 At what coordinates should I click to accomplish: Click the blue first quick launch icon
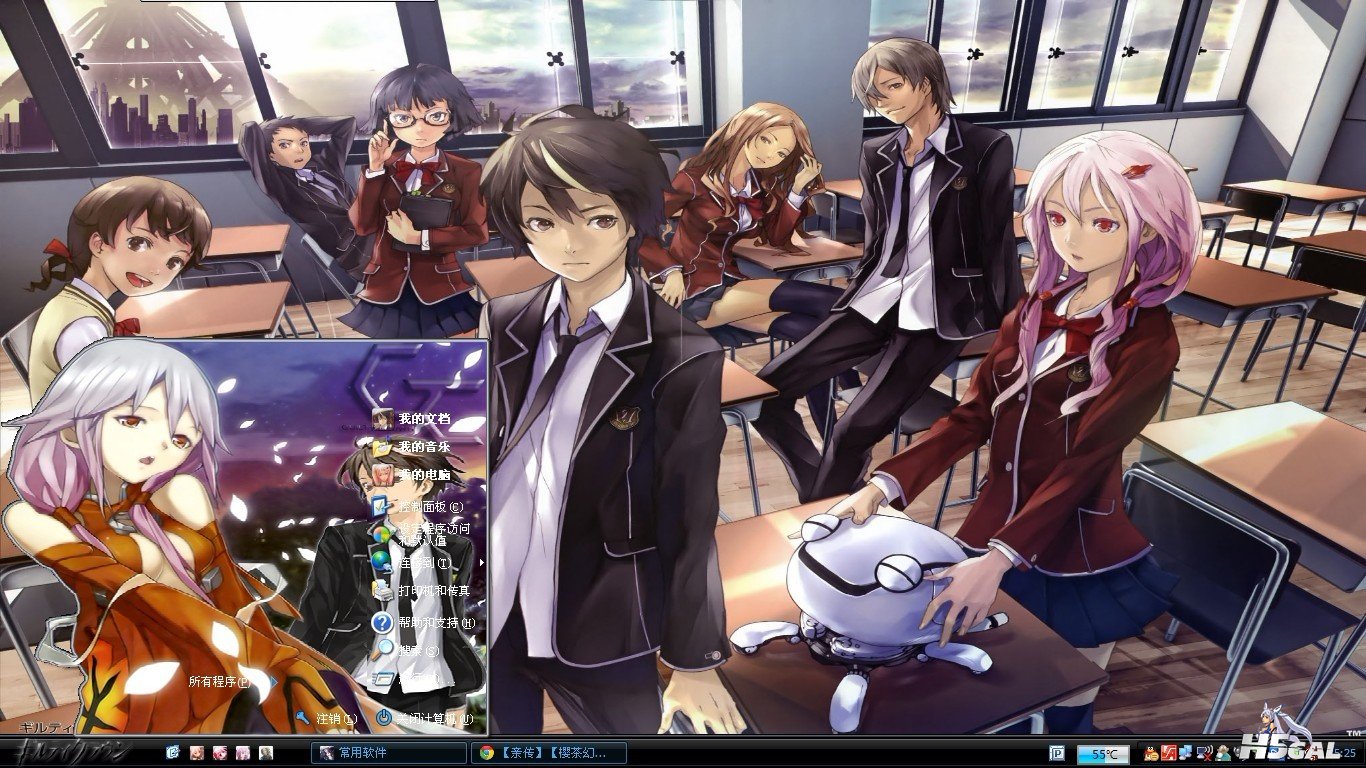[173, 752]
